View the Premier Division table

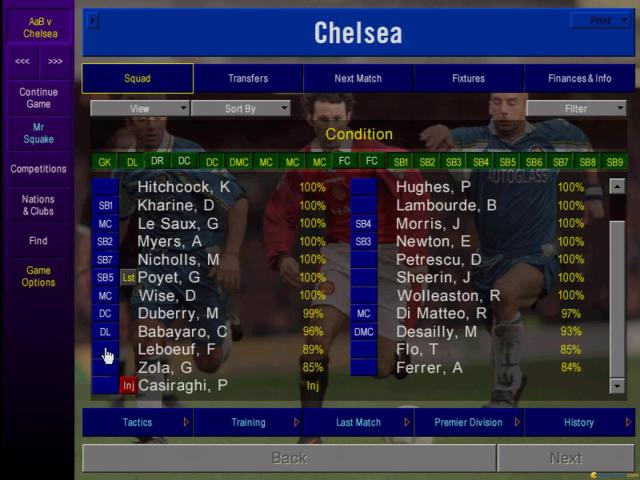[x=468, y=422]
